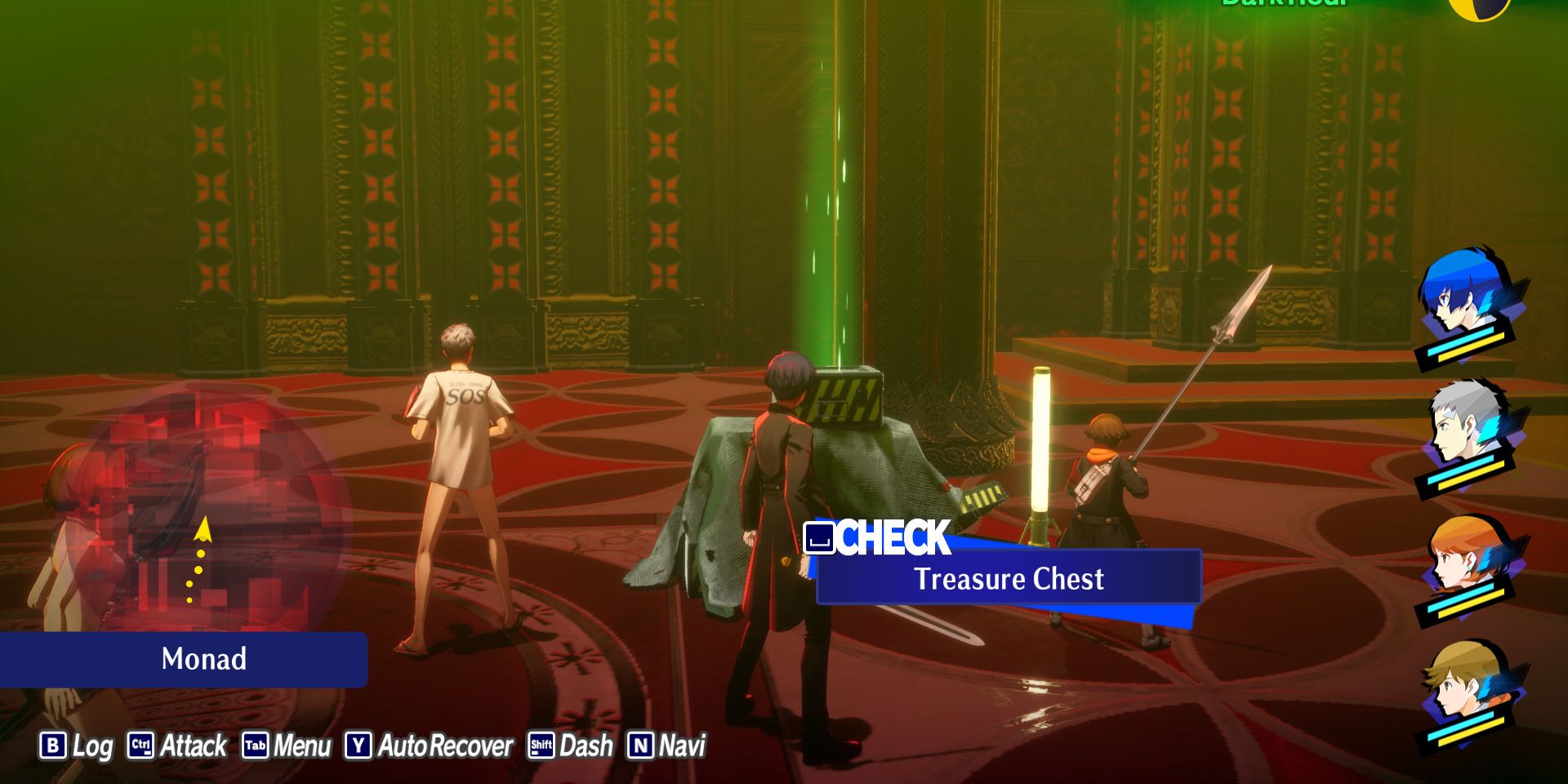This screenshot has height=784, width=1568.
Task: Enable Dash via the Shift keybind
Action: click(x=540, y=746)
